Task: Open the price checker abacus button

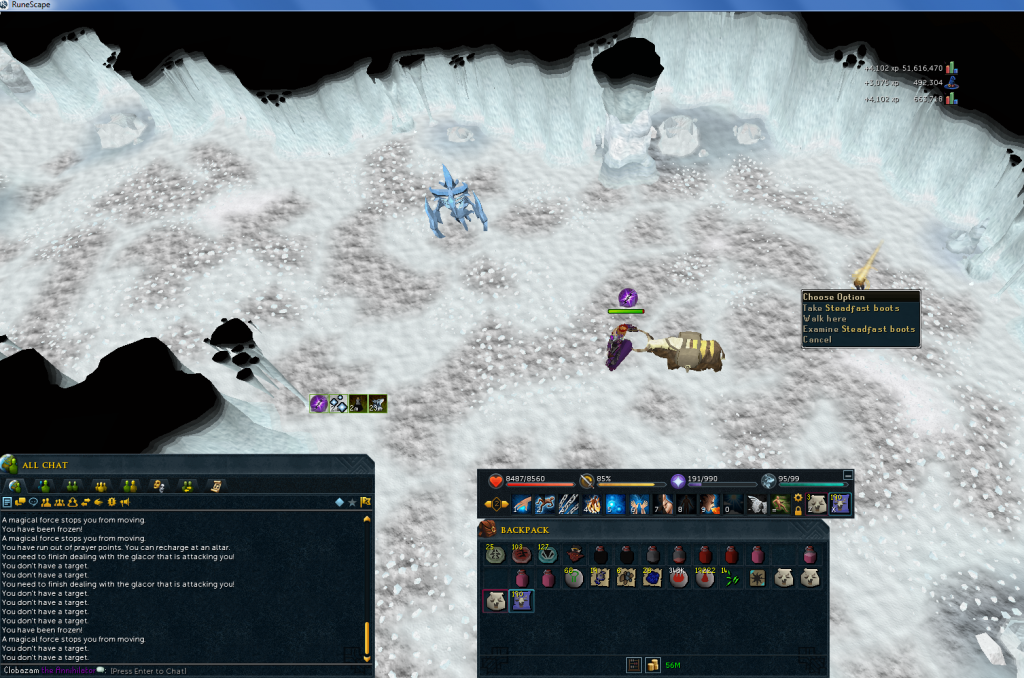Action: tap(633, 664)
